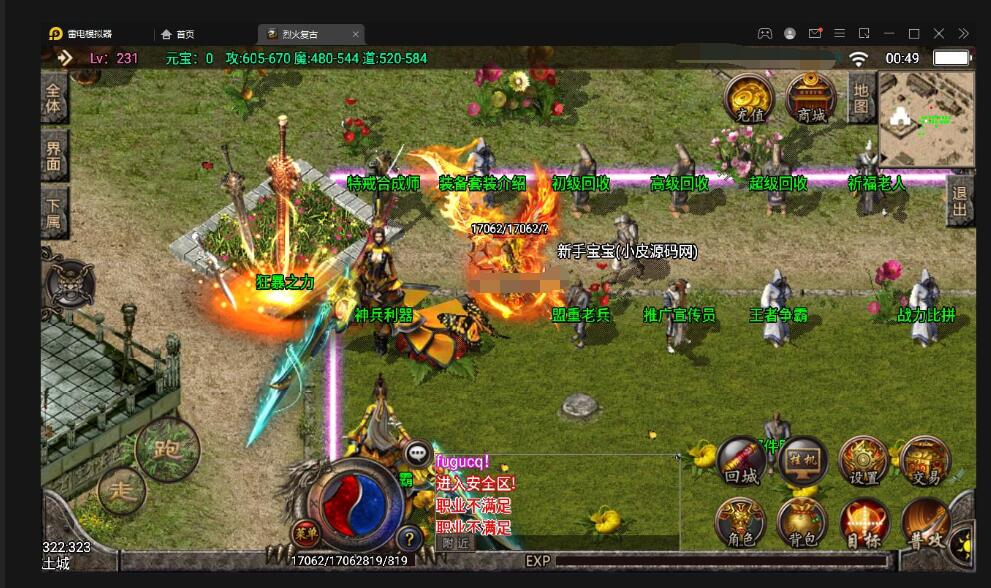Image resolution: width=991 pixels, height=588 pixels.
Task: Open the 商城 shop
Action: [x=810, y=98]
